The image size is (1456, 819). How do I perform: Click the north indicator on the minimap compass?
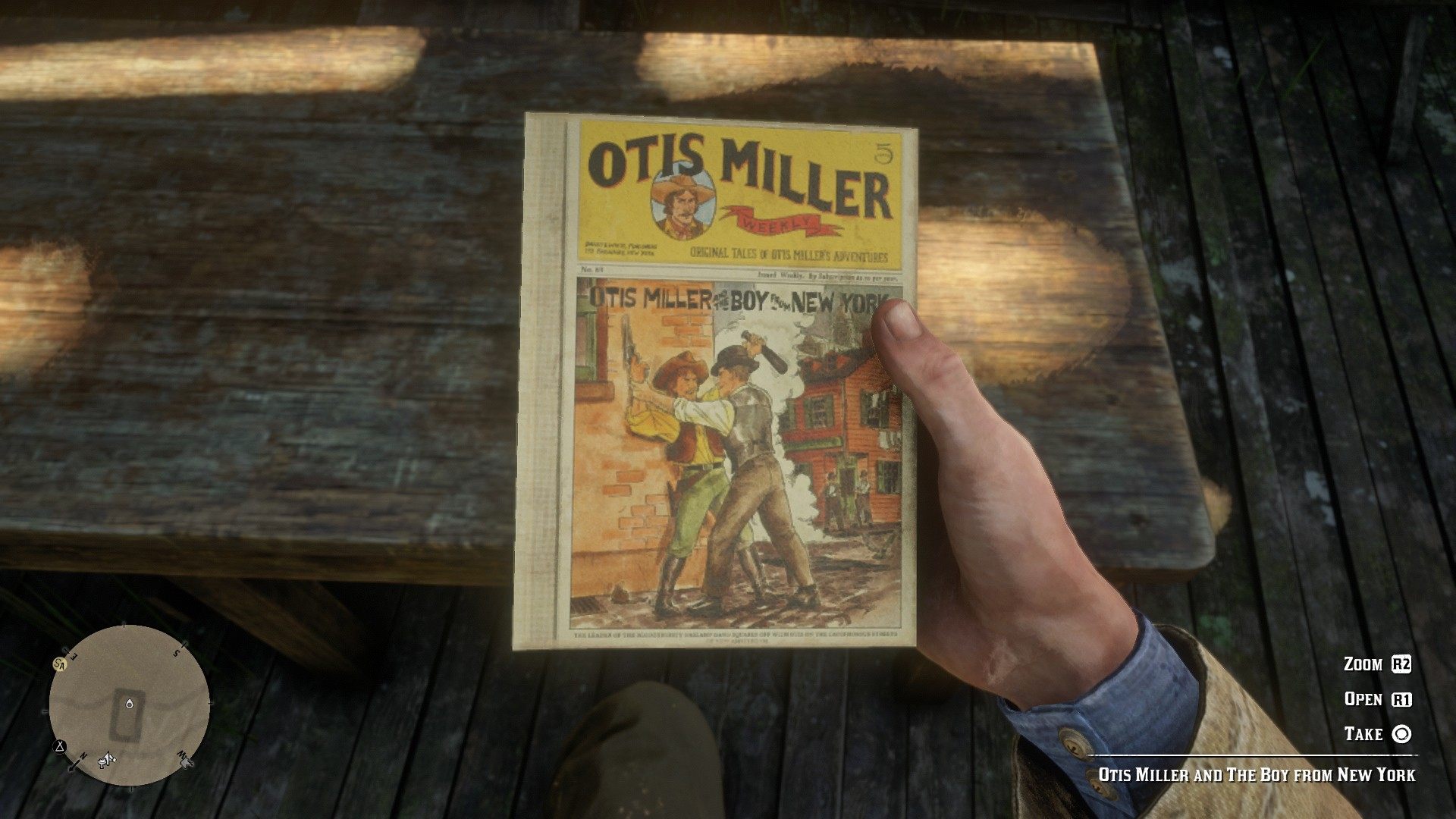pyautogui.click(x=83, y=755)
